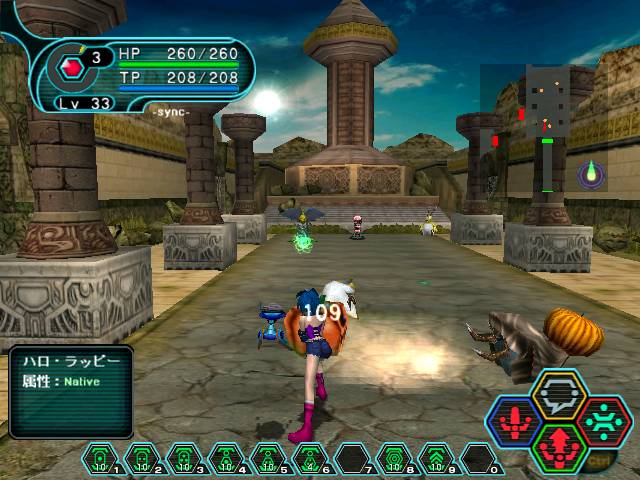Choose hotbar slot number 4
The image size is (640, 480).
coord(220,459)
